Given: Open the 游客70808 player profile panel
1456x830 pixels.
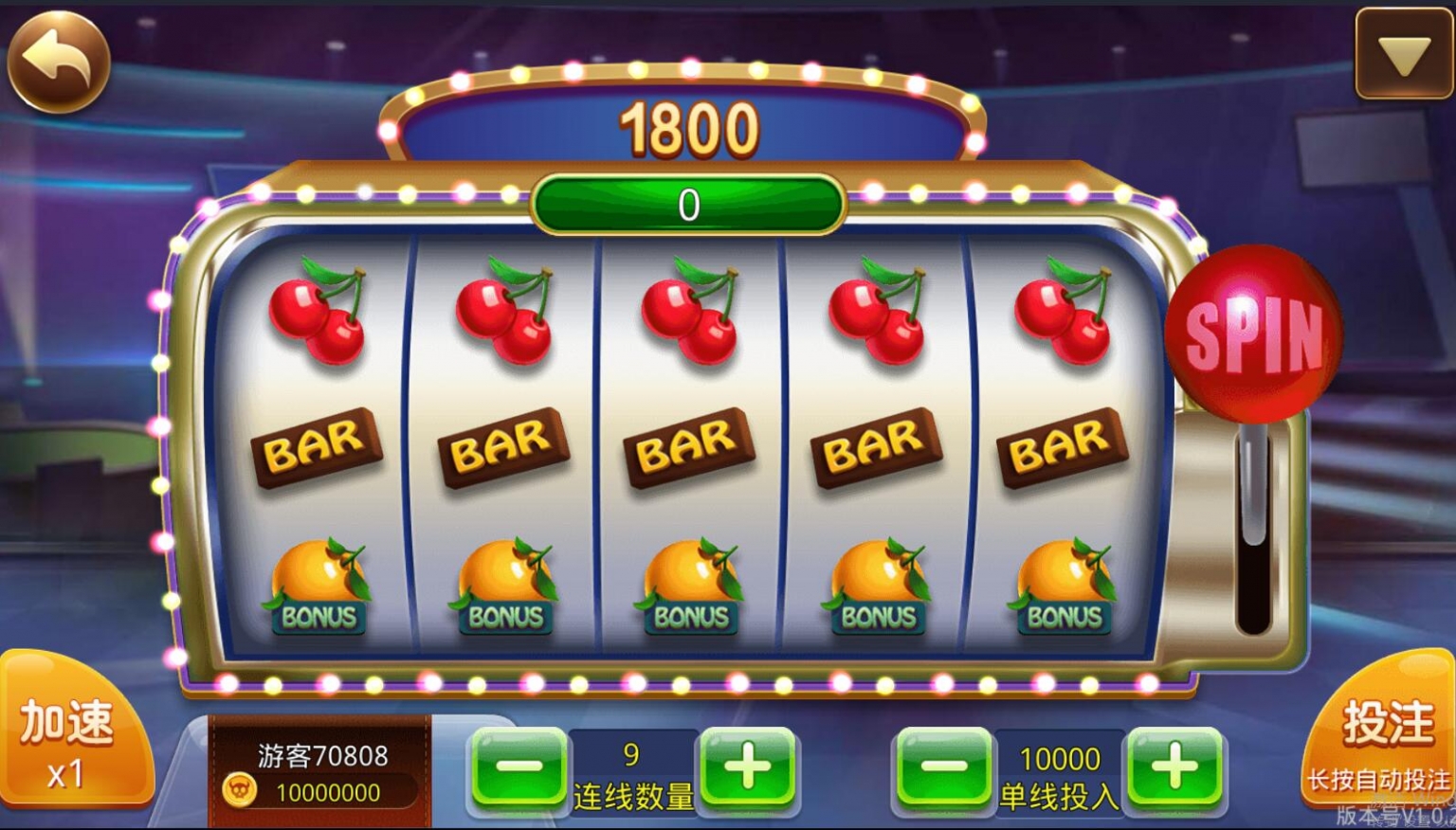Looking at the screenshot, I should [x=320, y=771].
